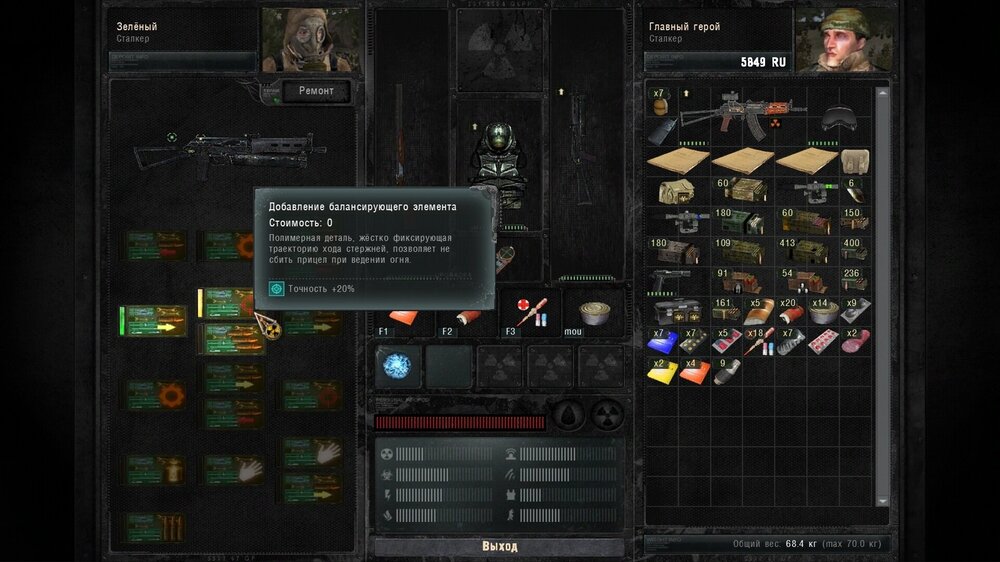1000x562 pixels.
Task: Click the inventory scrollbar
Action: [x=882, y=300]
